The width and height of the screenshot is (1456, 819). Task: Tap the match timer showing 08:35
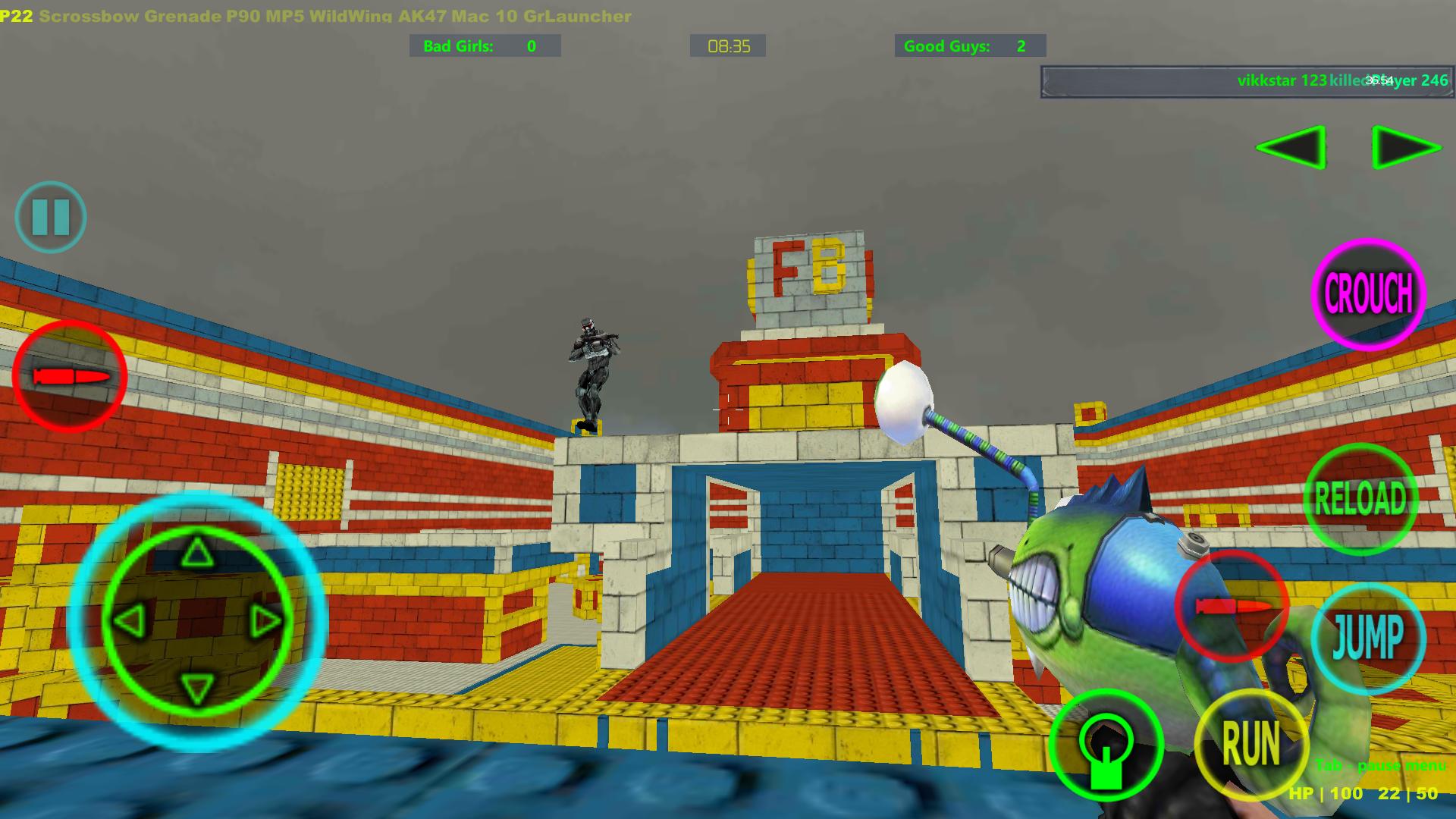(727, 45)
